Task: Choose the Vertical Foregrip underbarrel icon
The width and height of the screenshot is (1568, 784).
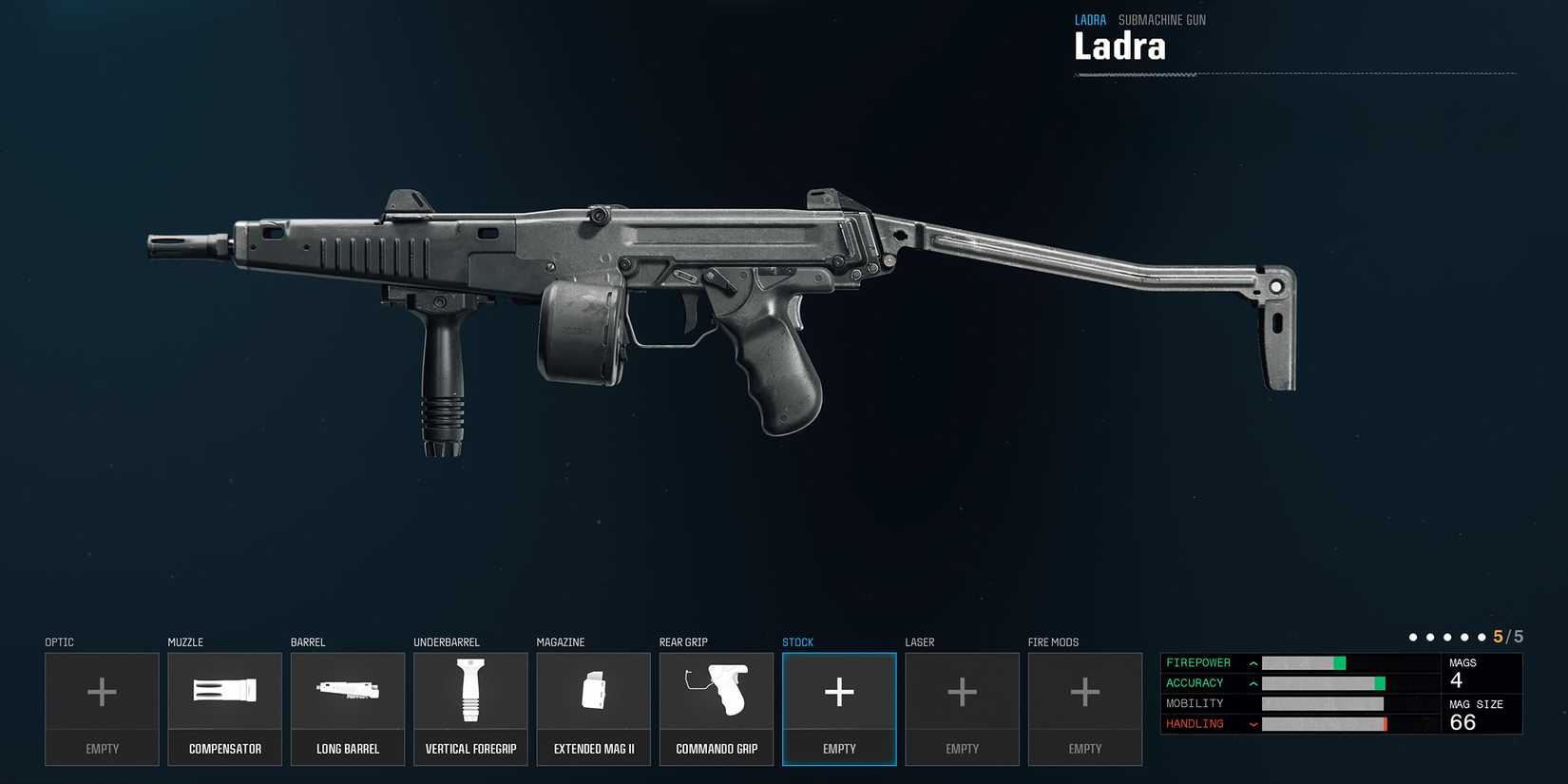Action: tap(470, 691)
